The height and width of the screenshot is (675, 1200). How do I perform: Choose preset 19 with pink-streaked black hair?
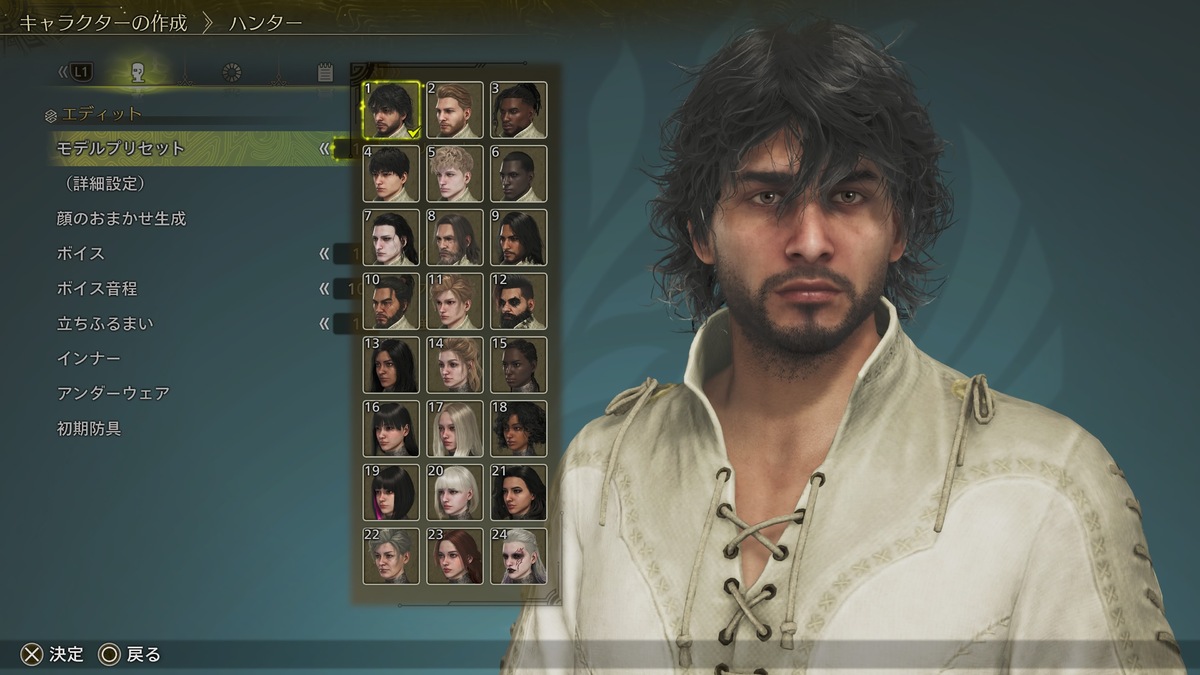[x=391, y=493]
